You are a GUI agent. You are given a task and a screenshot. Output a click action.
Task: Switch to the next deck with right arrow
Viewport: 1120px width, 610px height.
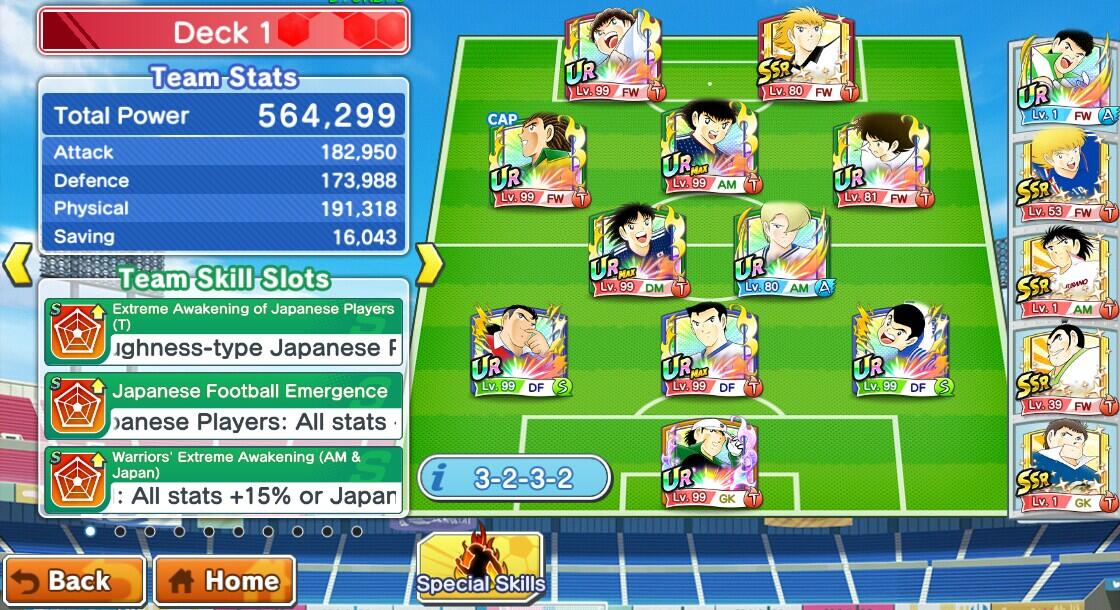[429, 264]
